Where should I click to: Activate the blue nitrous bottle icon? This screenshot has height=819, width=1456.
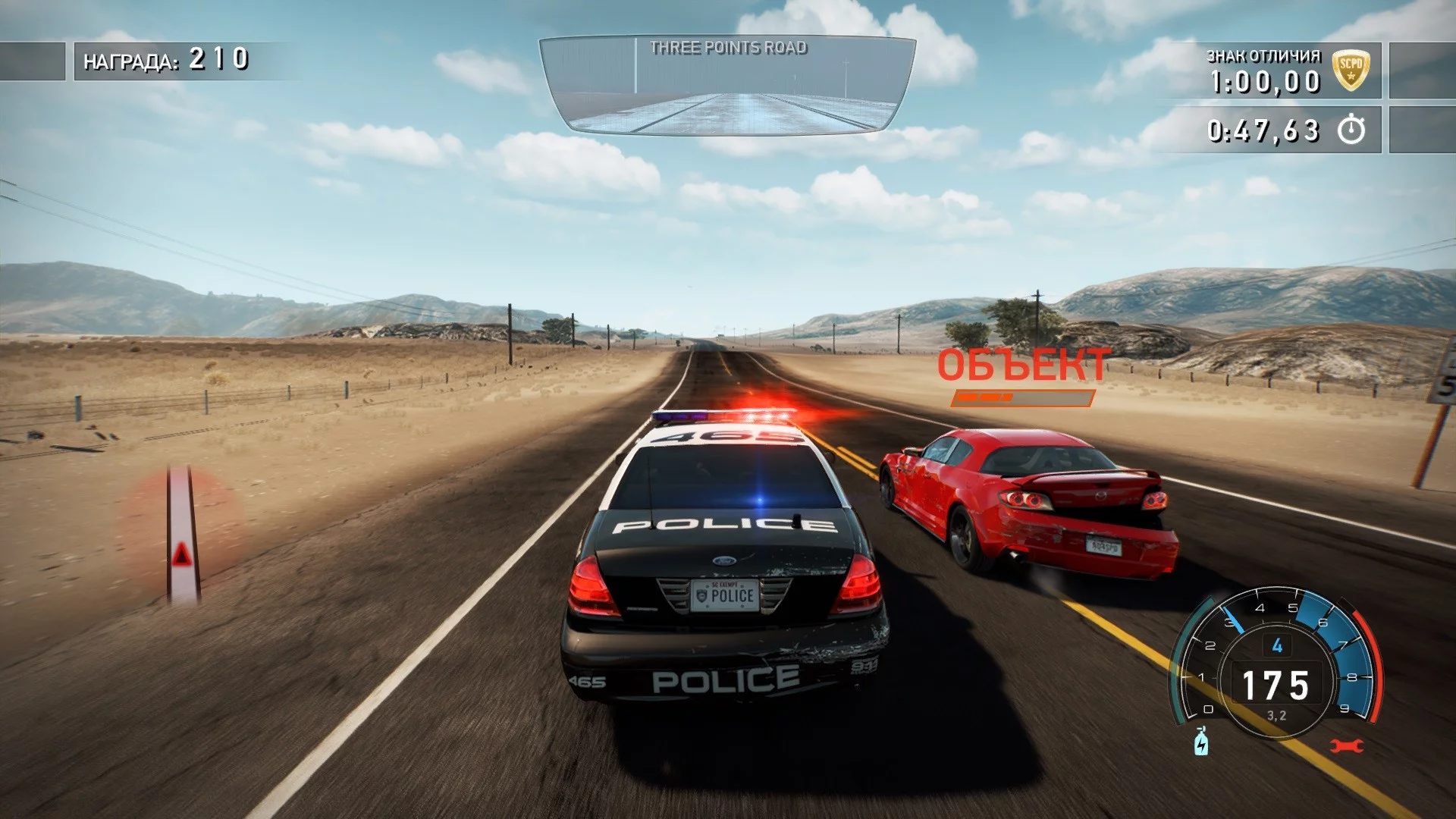(x=1201, y=742)
